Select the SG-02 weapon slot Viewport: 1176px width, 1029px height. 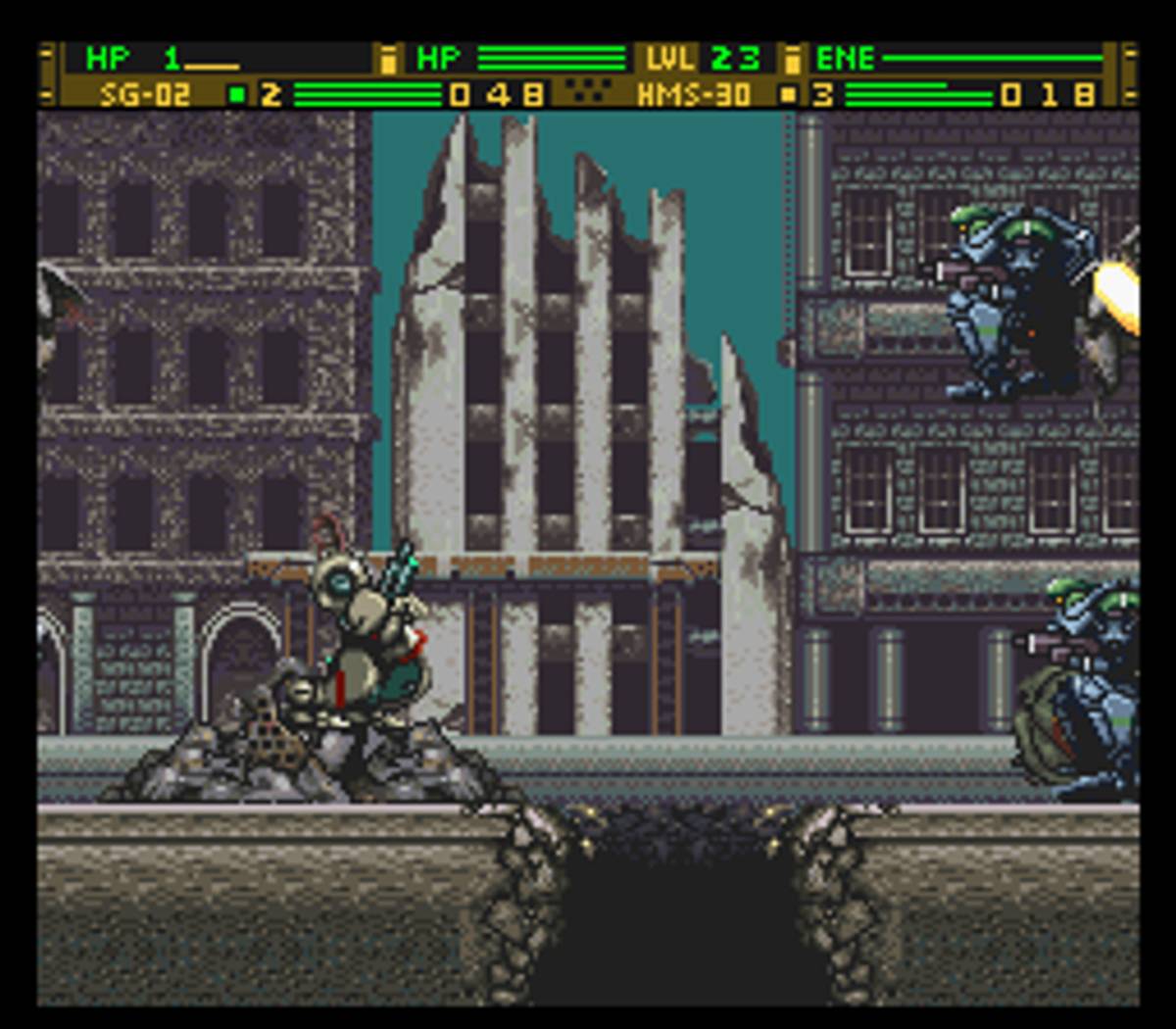tap(145, 94)
